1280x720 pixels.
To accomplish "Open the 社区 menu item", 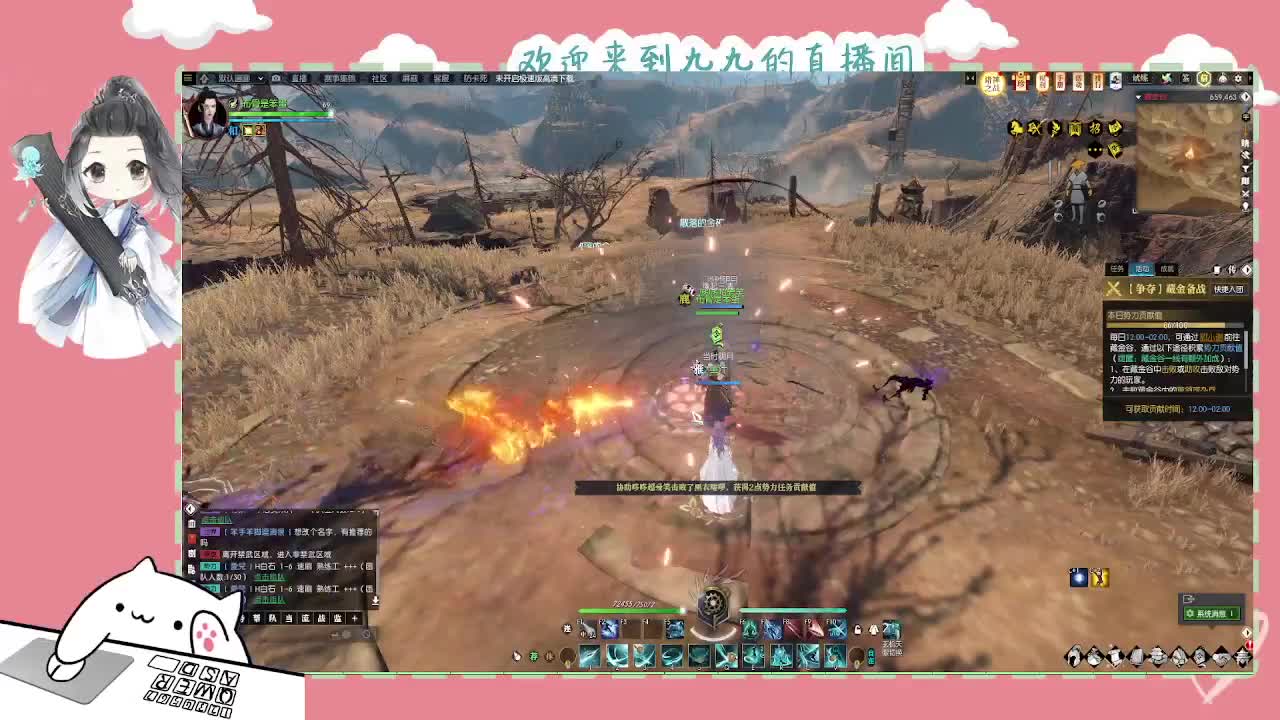I will pyautogui.click(x=381, y=80).
